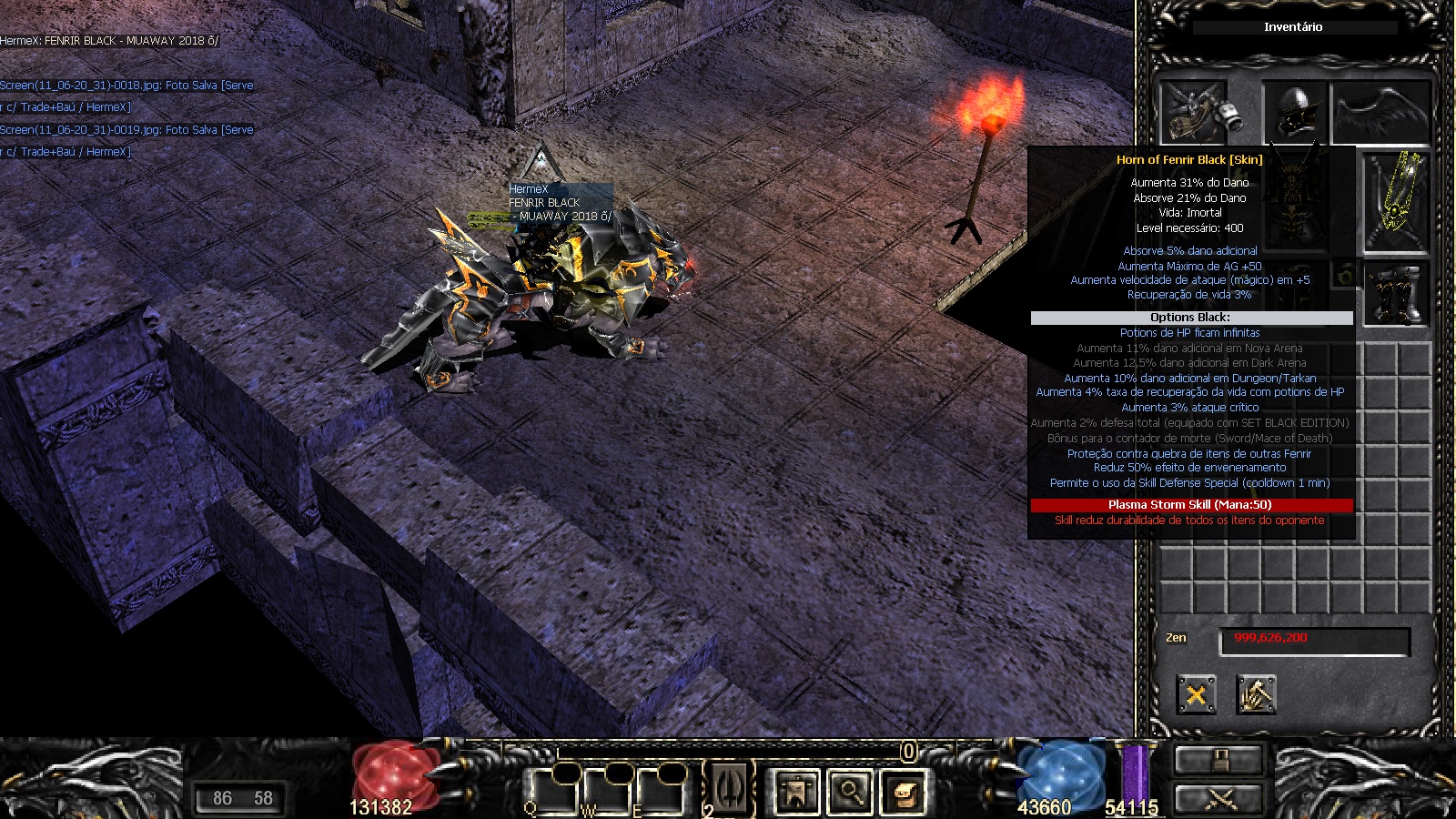Close the inventory with the X button

tap(1196, 695)
